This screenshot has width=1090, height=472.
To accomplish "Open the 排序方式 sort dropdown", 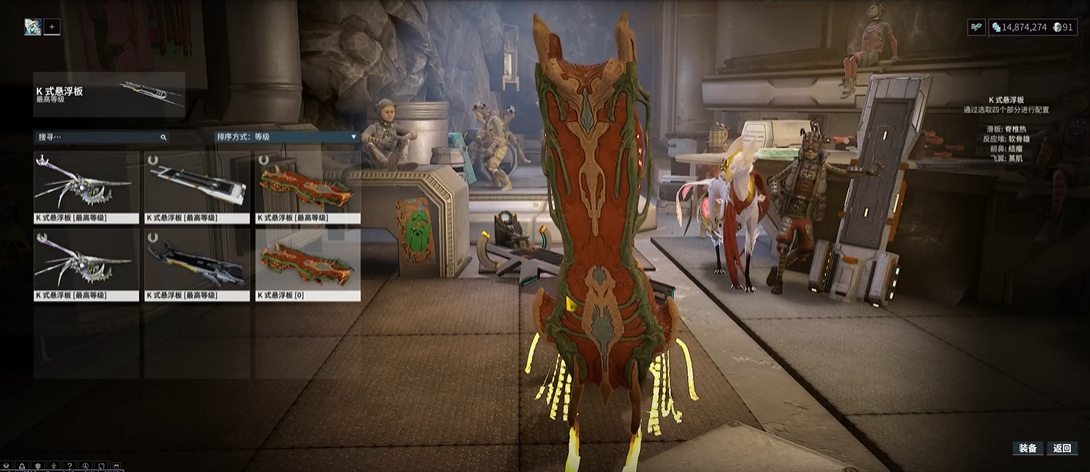I will [285, 137].
